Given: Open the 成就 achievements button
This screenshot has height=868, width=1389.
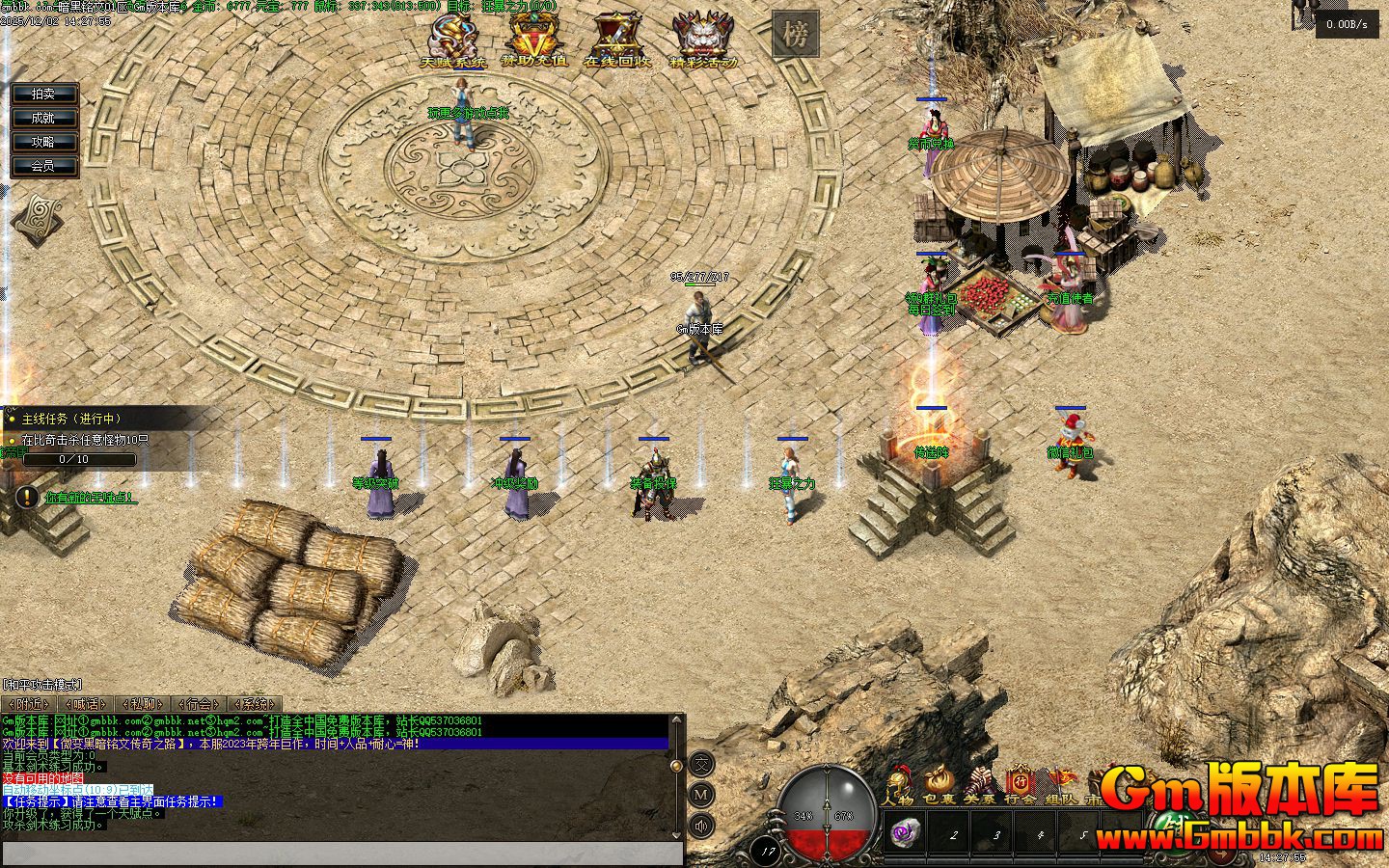Looking at the screenshot, I should (x=43, y=118).
